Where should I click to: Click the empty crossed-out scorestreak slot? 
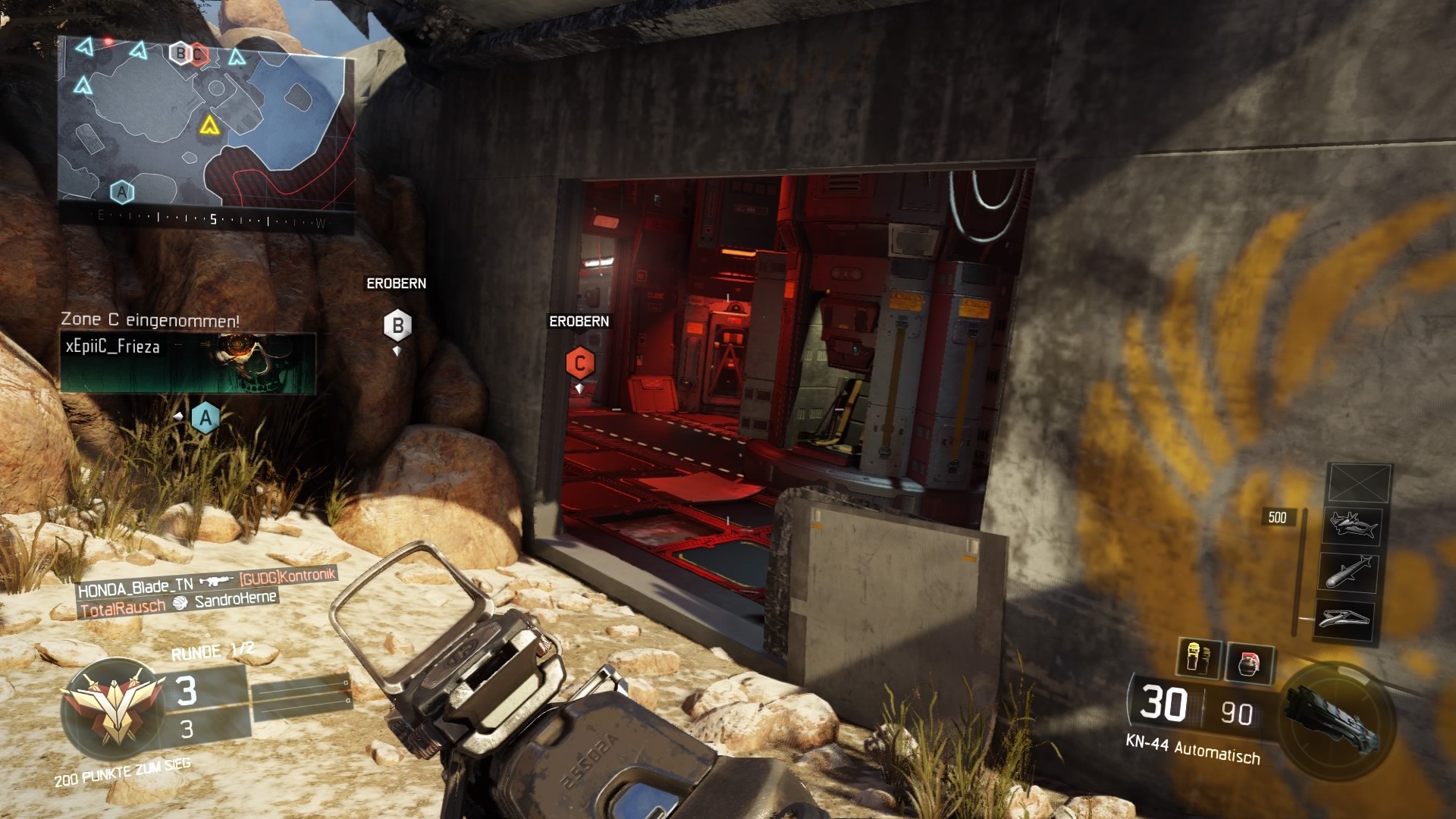click(x=1359, y=482)
